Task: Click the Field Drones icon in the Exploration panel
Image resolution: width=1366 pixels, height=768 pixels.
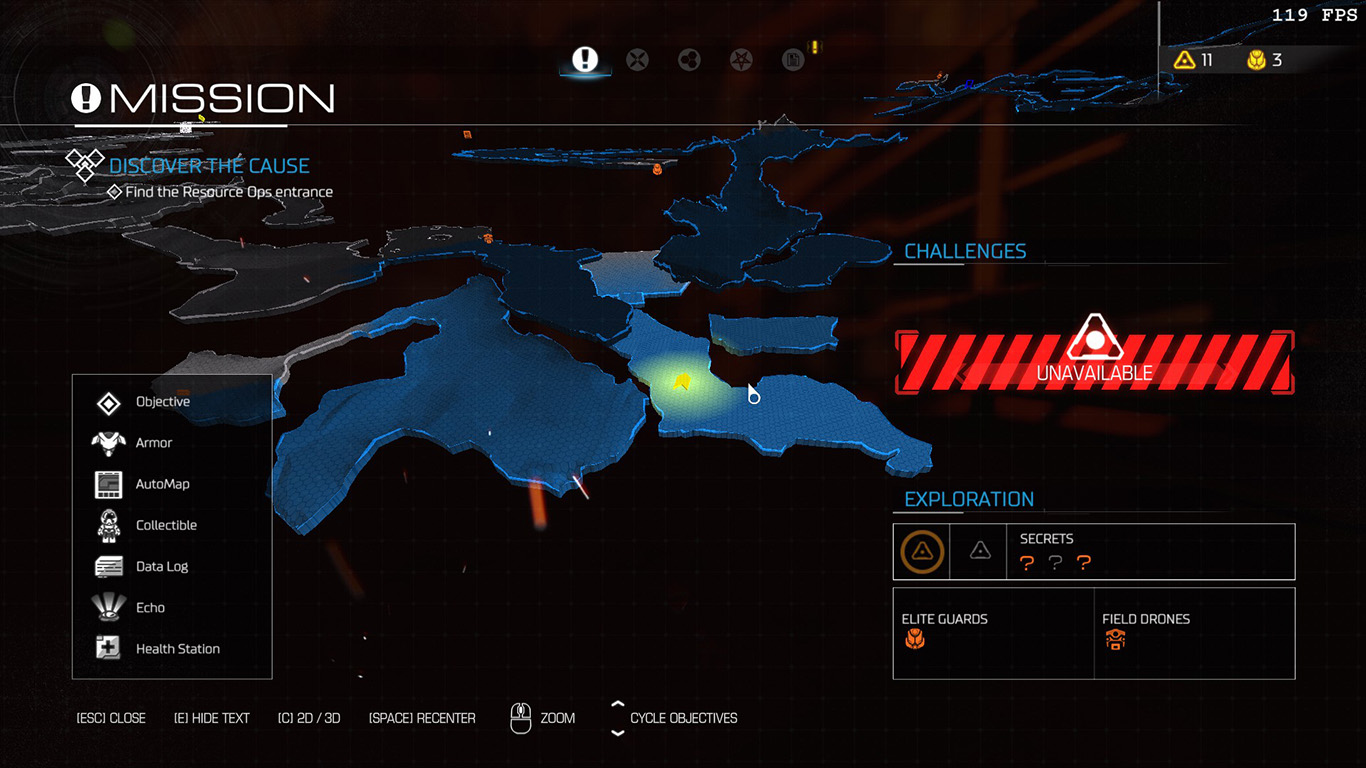Action: tap(1114, 638)
